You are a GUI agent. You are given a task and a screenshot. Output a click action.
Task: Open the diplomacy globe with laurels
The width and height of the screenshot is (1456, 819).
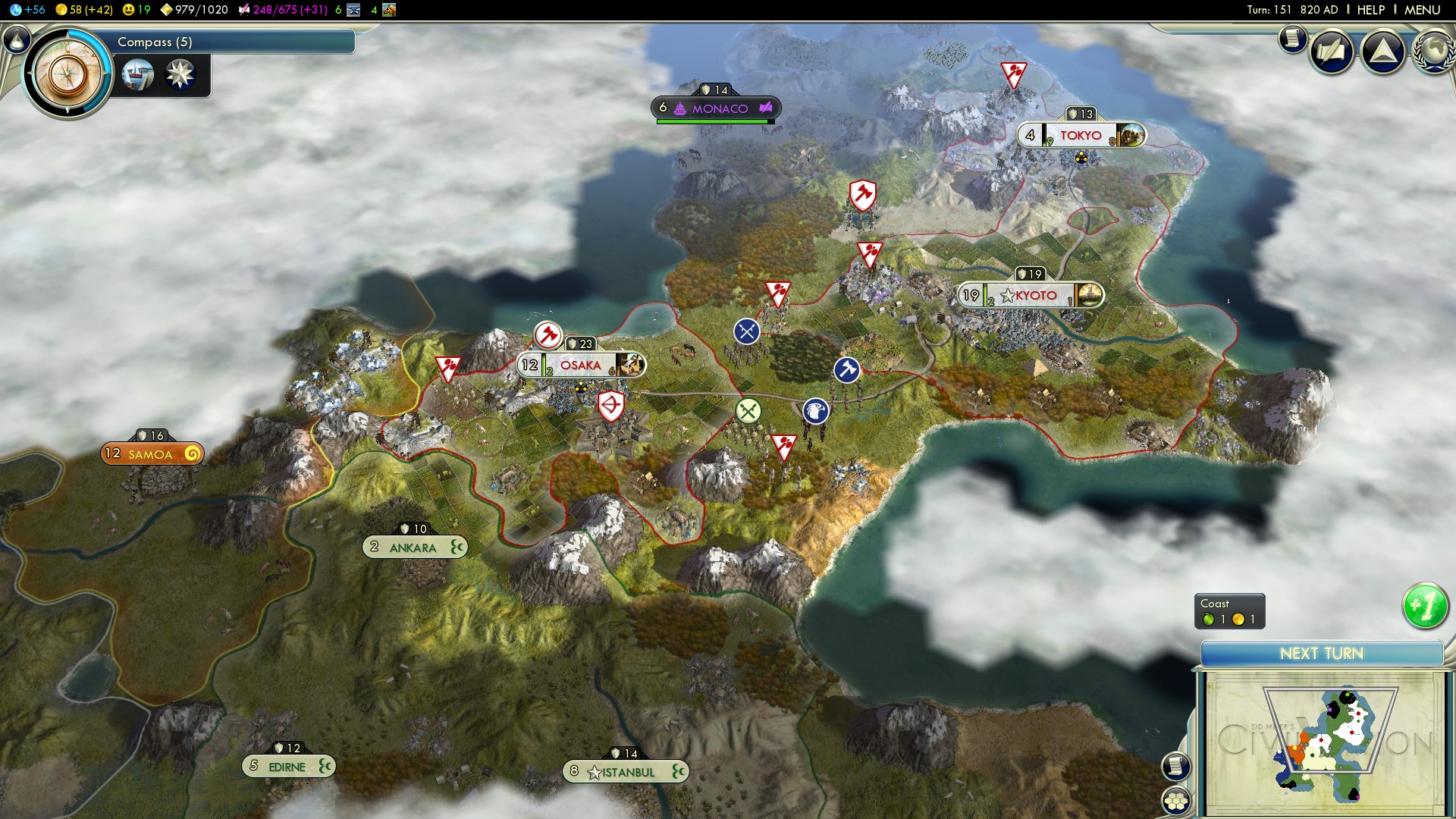click(1433, 52)
